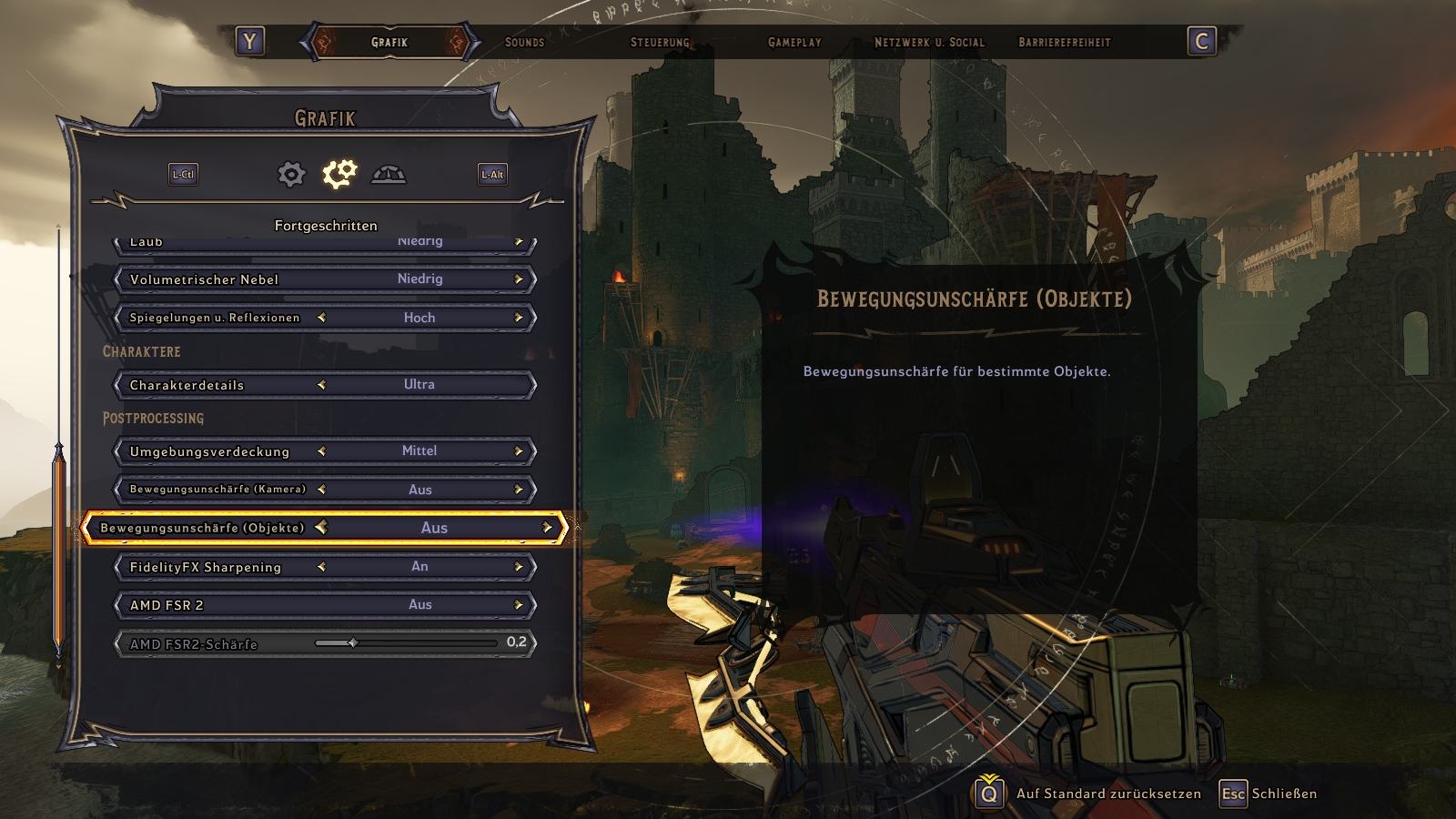Open the basic gear graphics sub-tab

[291, 174]
